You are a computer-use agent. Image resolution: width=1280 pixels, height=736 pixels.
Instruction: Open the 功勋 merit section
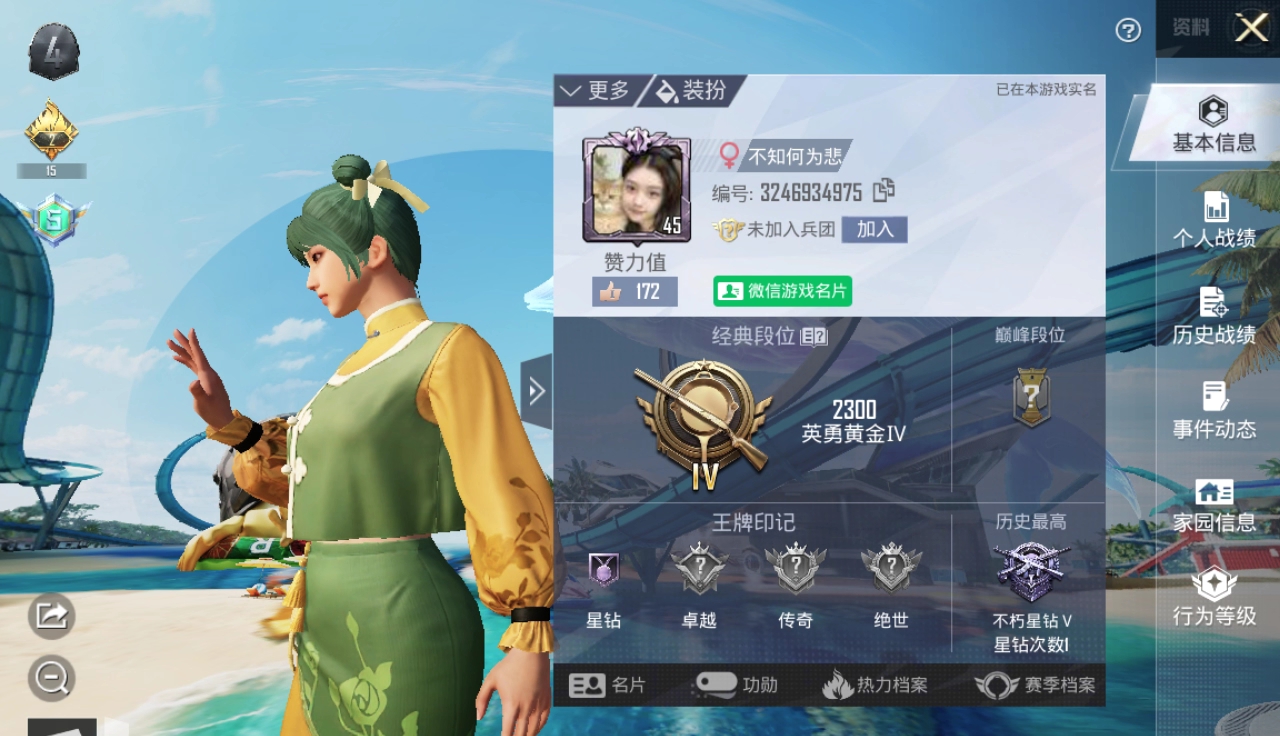click(x=735, y=685)
